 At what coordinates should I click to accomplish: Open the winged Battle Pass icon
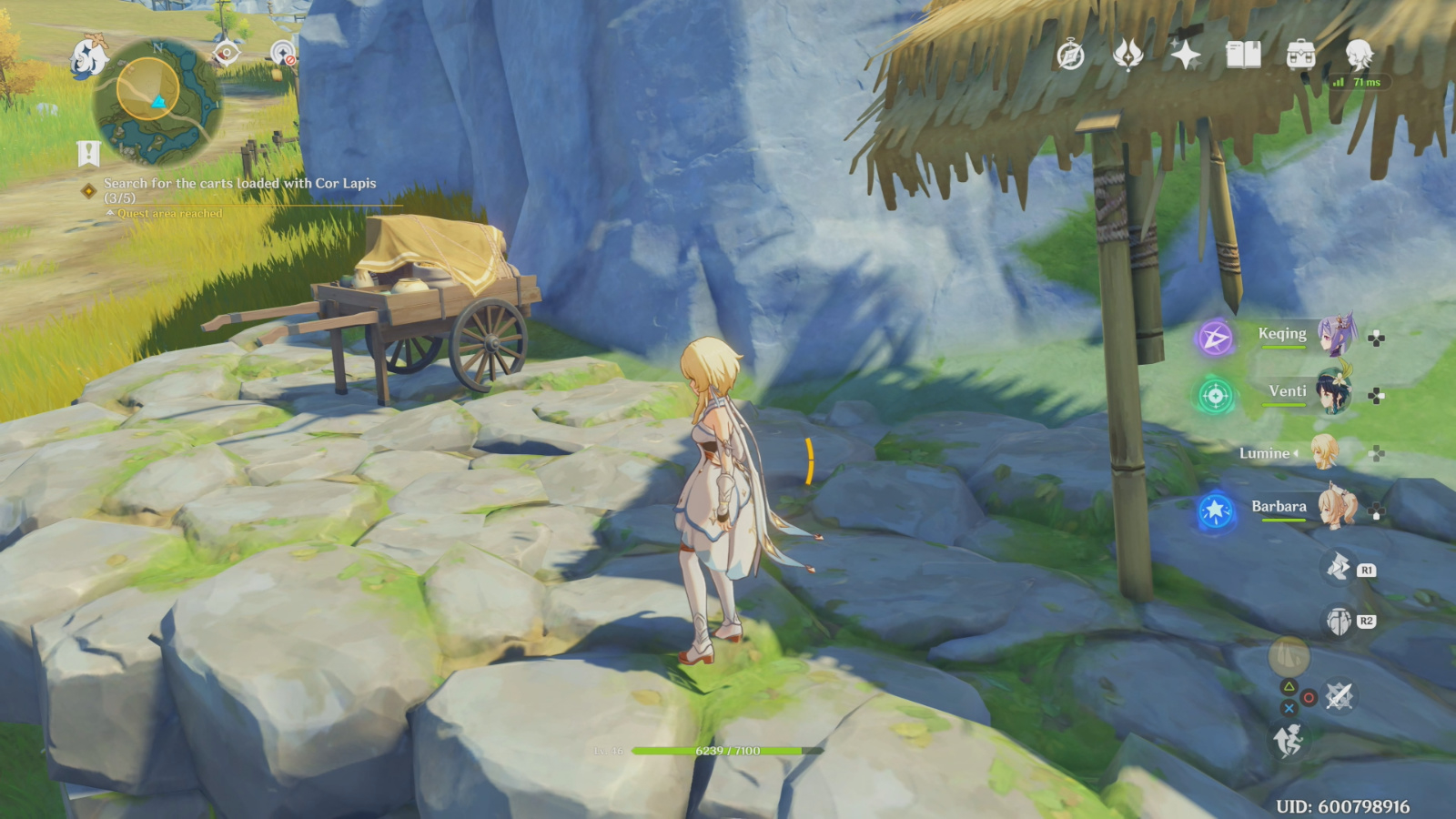[1127, 56]
